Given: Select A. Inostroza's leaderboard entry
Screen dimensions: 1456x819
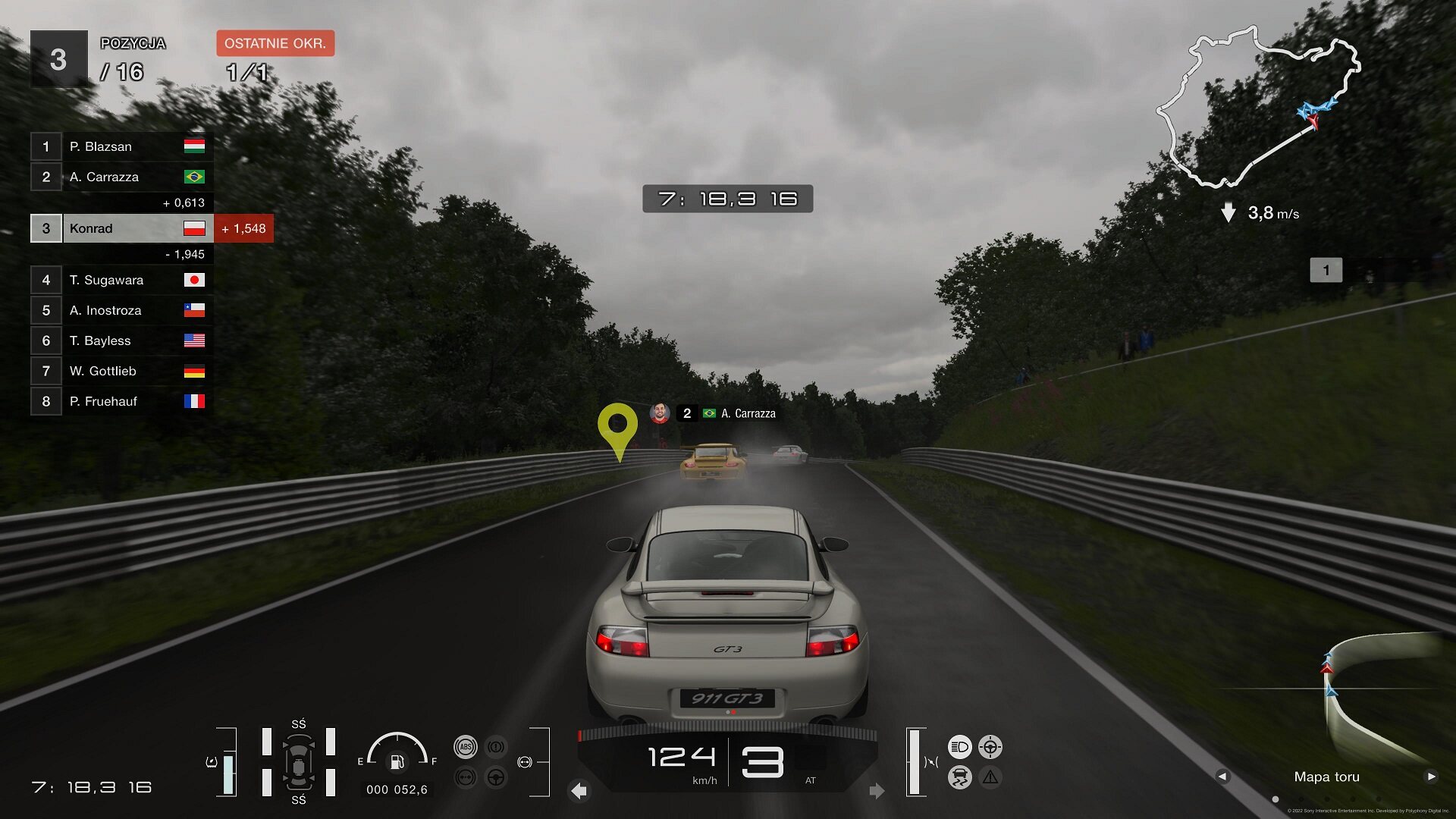Looking at the screenshot, I should [121, 310].
